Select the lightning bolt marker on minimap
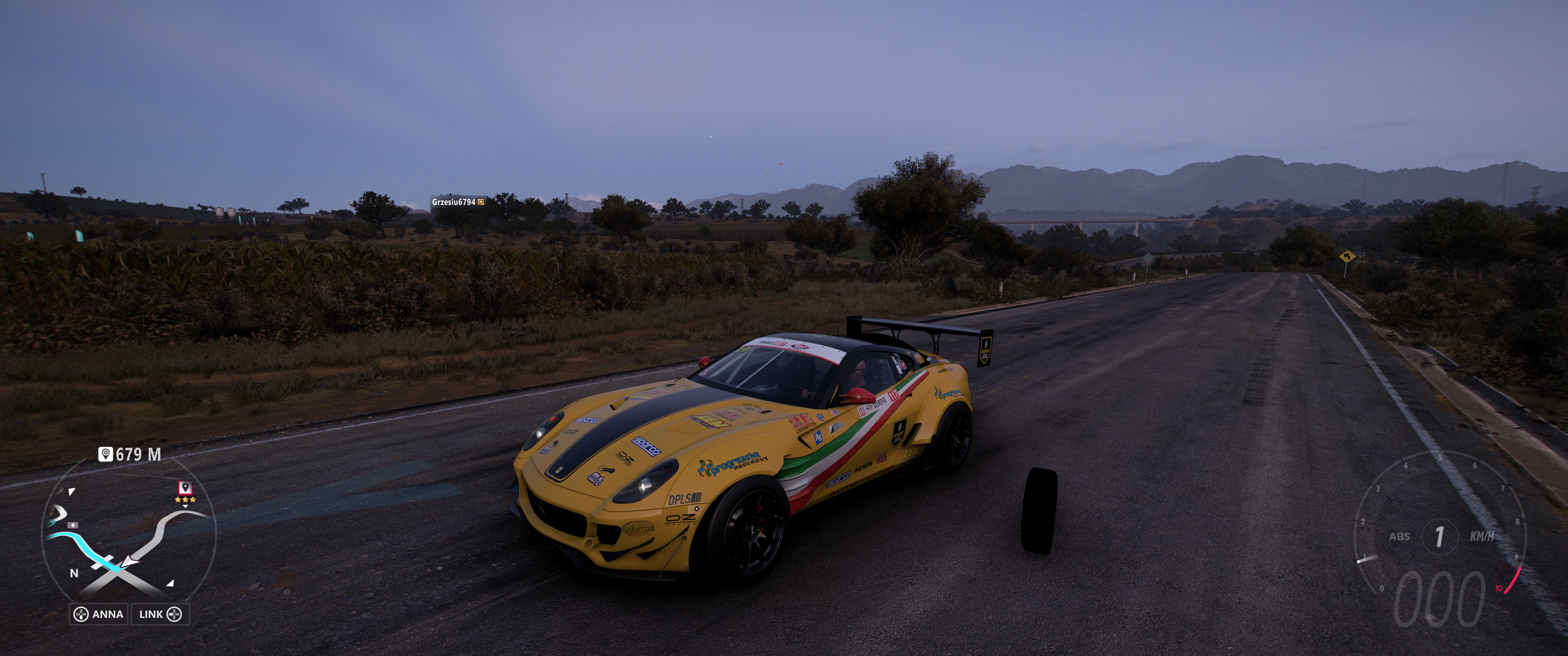Screen dimensions: 1568x656 73,524
